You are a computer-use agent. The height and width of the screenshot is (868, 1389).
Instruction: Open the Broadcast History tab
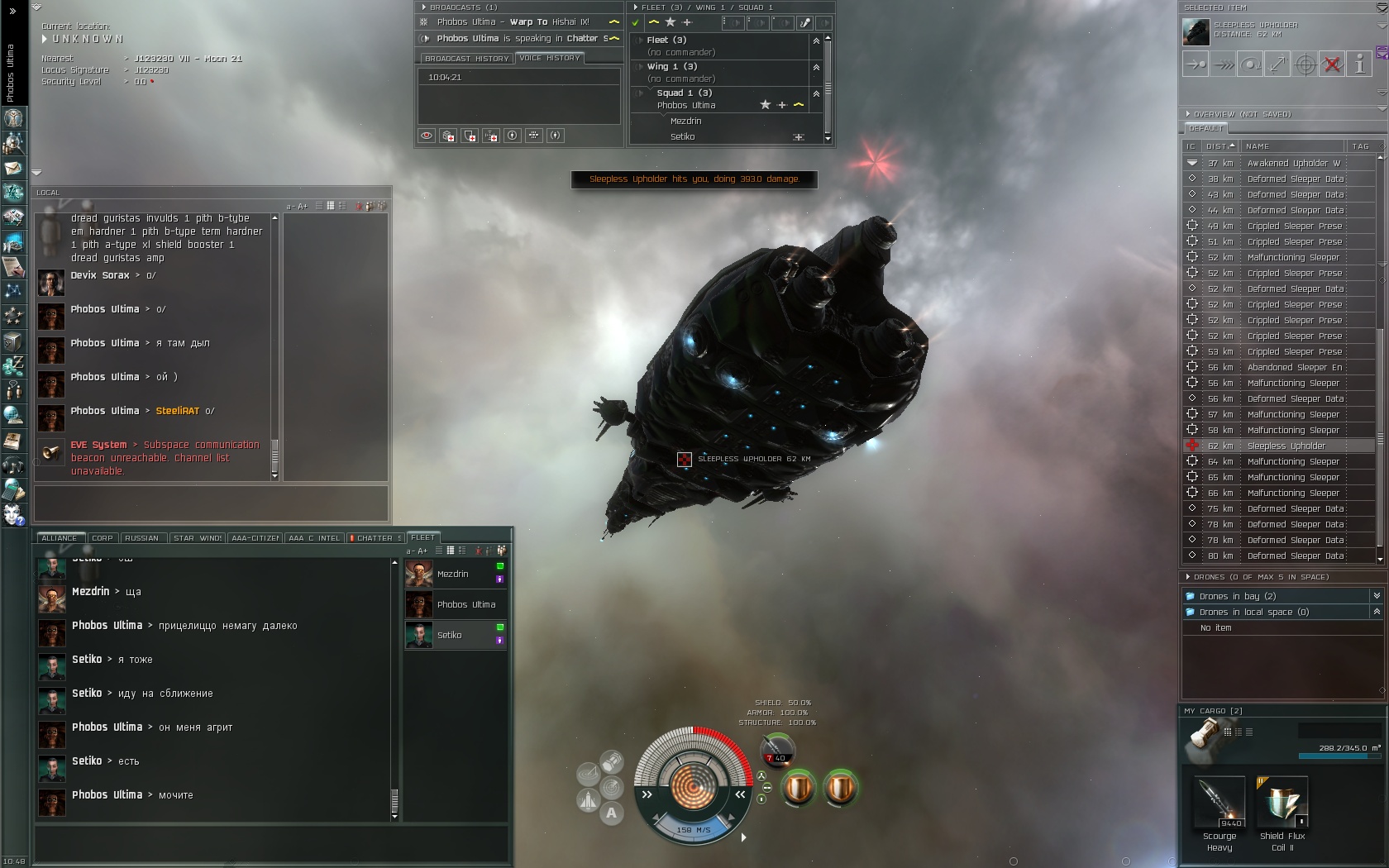pyautogui.click(x=466, y=59)
